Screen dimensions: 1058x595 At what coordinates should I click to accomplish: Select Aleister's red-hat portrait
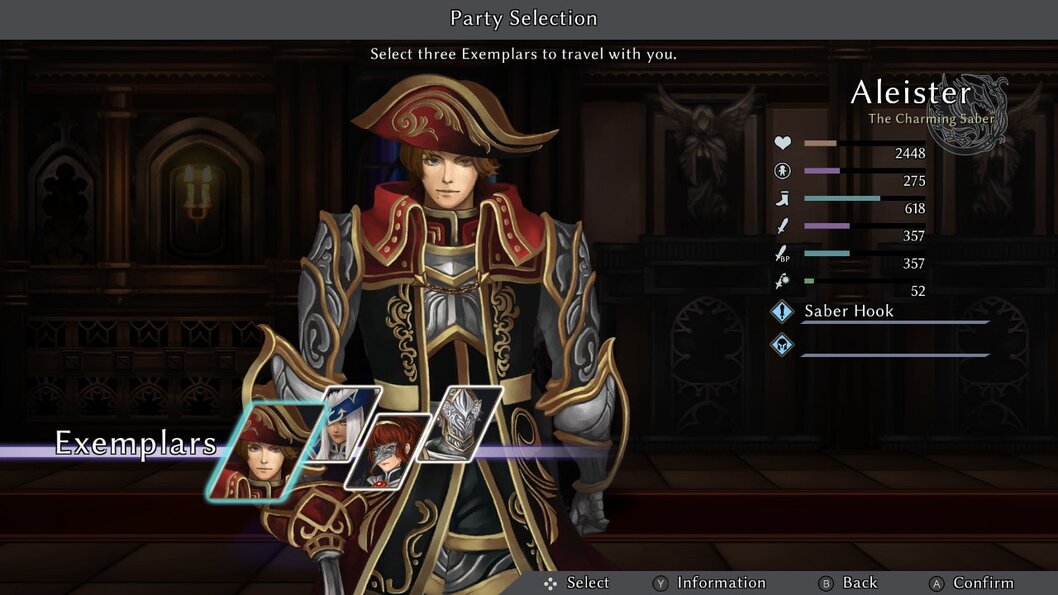pos(265,451)
